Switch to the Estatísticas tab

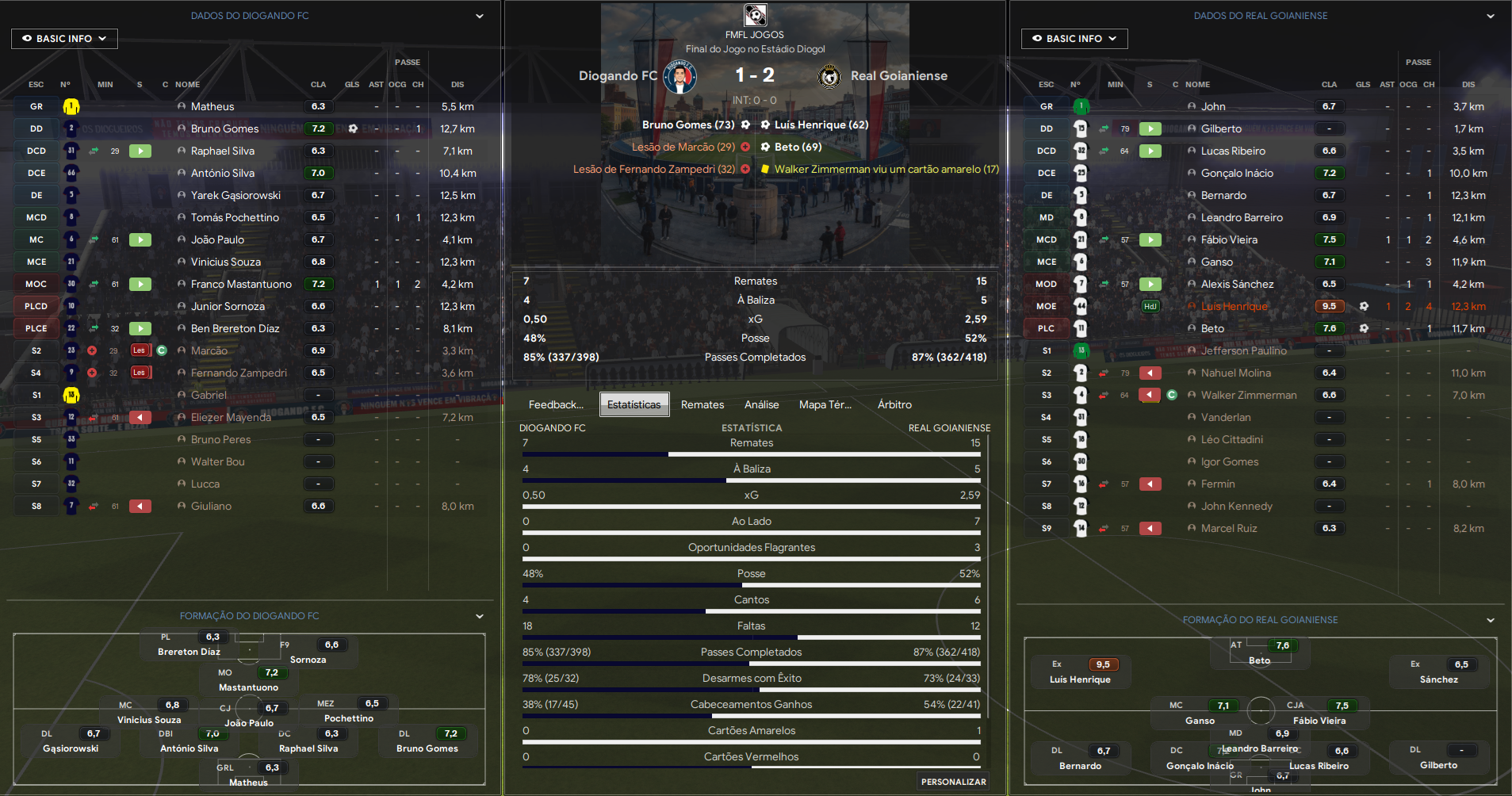pos(634,404)
